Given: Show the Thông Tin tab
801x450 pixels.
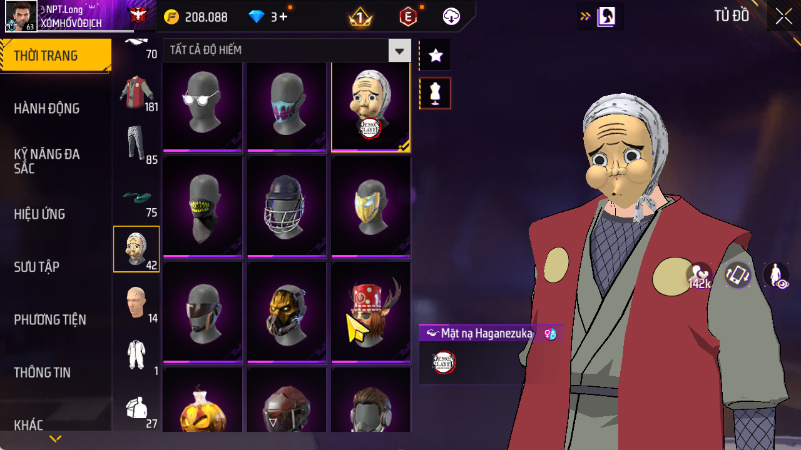Looking at the screenshot, I should tap(42, 372).
